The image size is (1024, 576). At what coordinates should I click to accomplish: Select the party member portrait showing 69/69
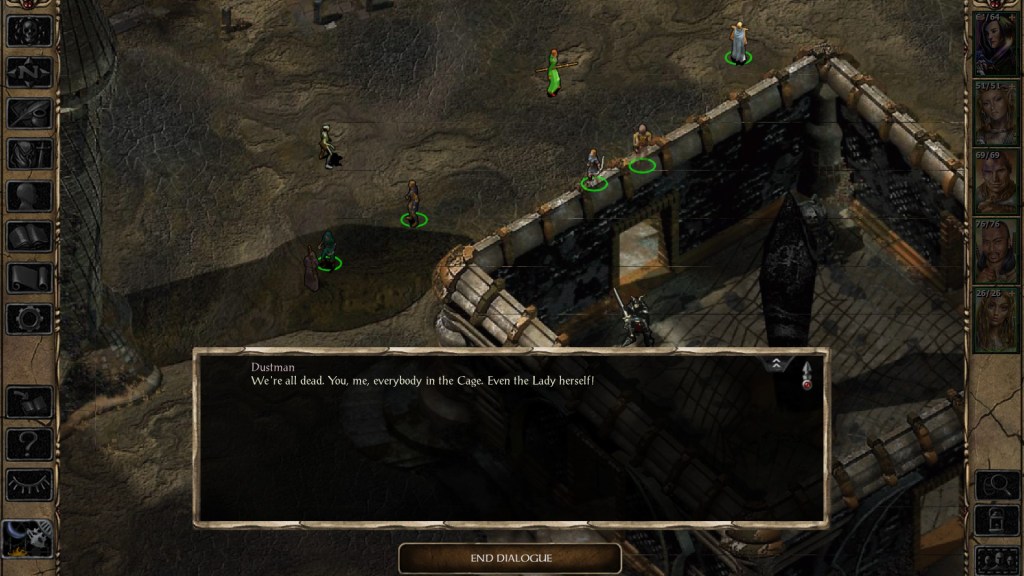click(x=995, y=184)
